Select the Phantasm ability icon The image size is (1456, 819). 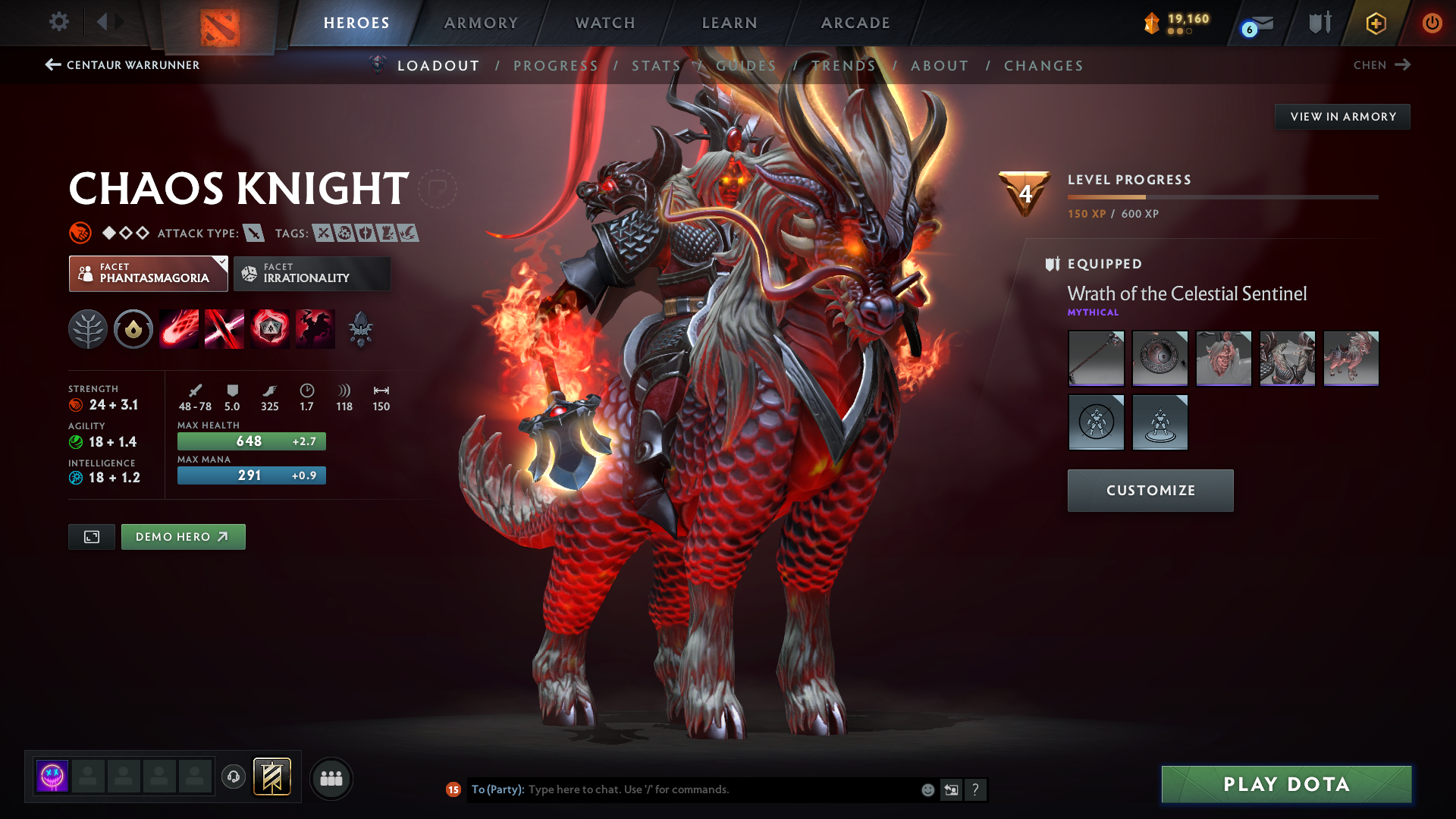pos(315,328)
